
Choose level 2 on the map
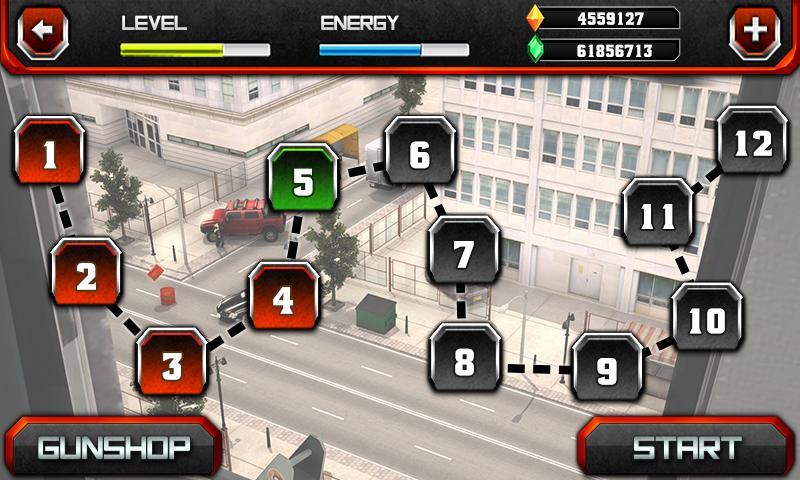pos(87,276)
